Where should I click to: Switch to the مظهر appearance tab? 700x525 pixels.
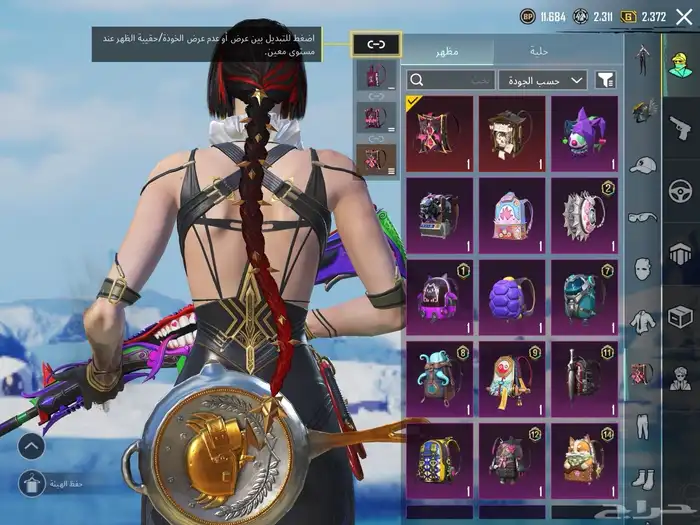pos(447,50)
